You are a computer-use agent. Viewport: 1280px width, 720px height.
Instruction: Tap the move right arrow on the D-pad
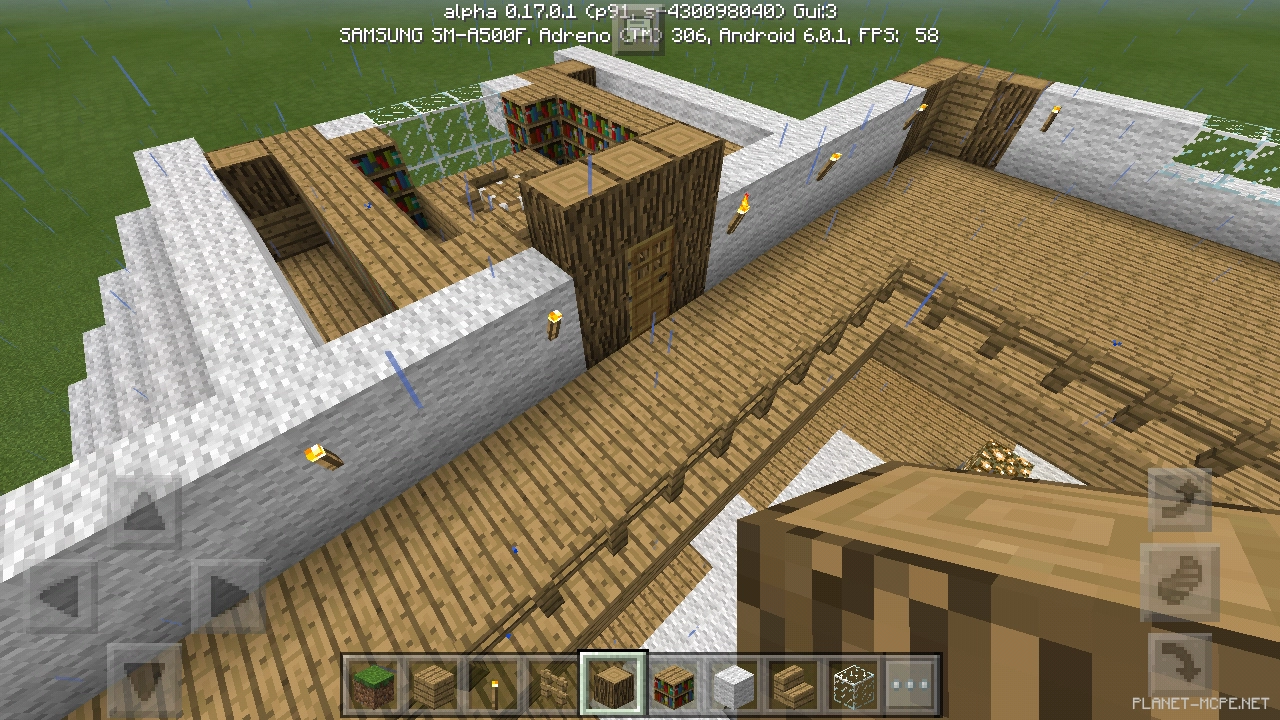point(227,599)
